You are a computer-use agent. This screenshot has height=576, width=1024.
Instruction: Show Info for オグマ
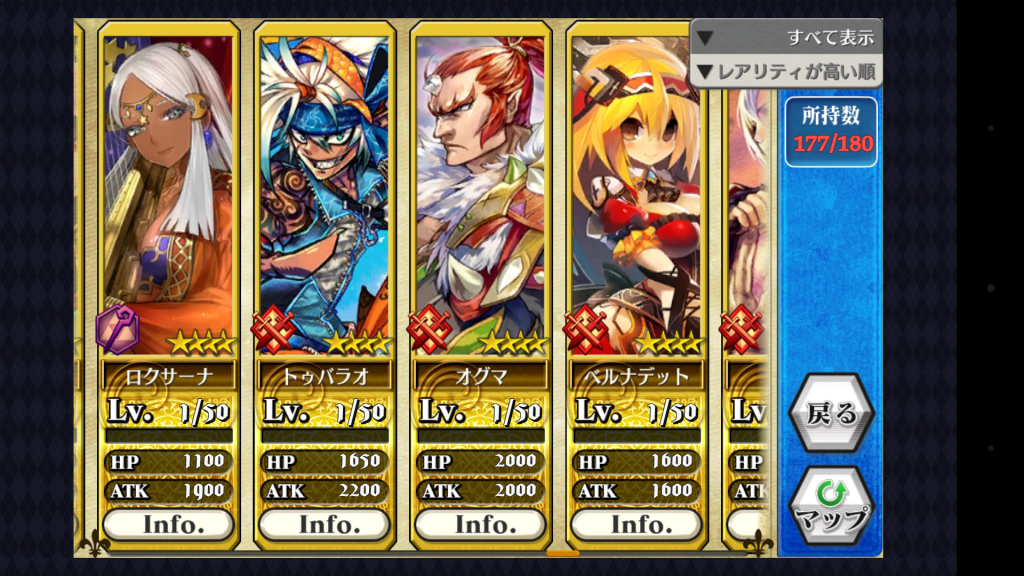480,524
